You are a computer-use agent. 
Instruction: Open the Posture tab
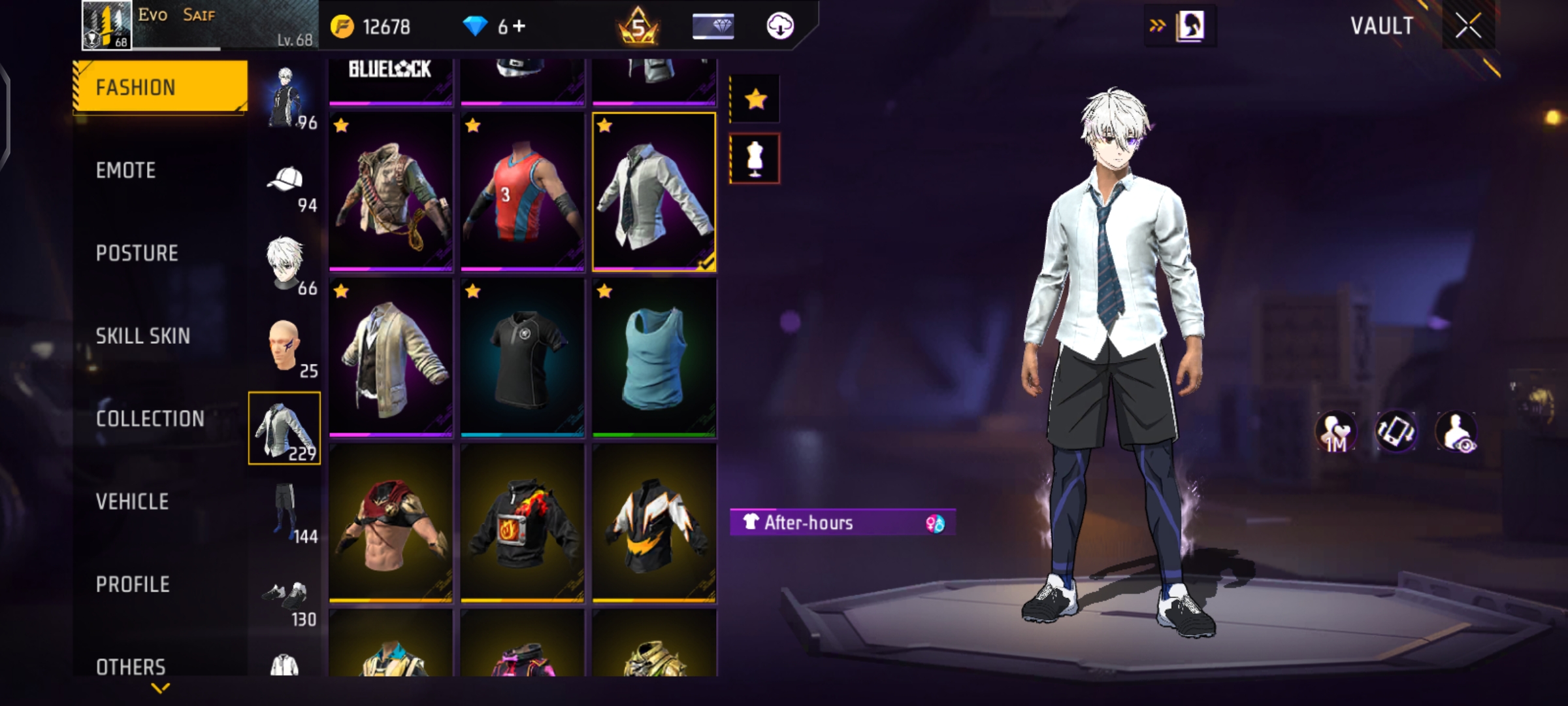pyautogui.click(x=137, y=253)
